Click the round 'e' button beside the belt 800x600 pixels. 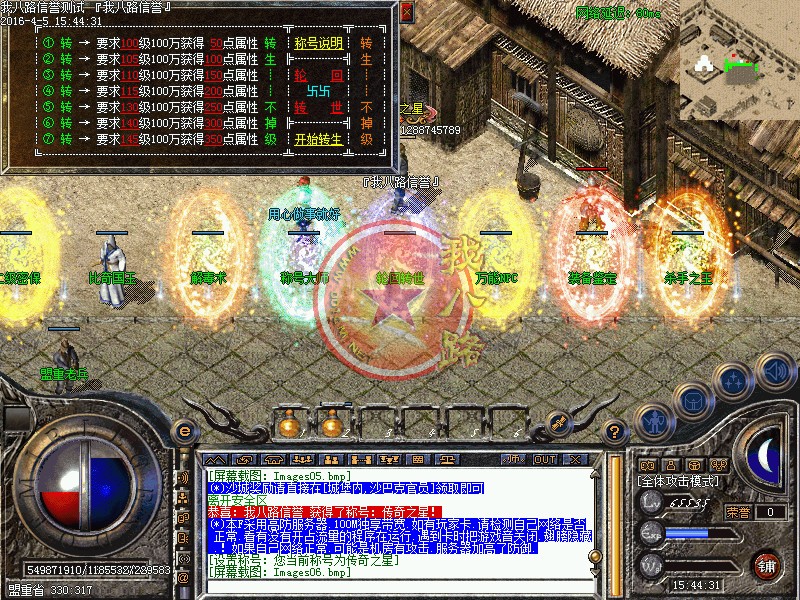(183, 431)
